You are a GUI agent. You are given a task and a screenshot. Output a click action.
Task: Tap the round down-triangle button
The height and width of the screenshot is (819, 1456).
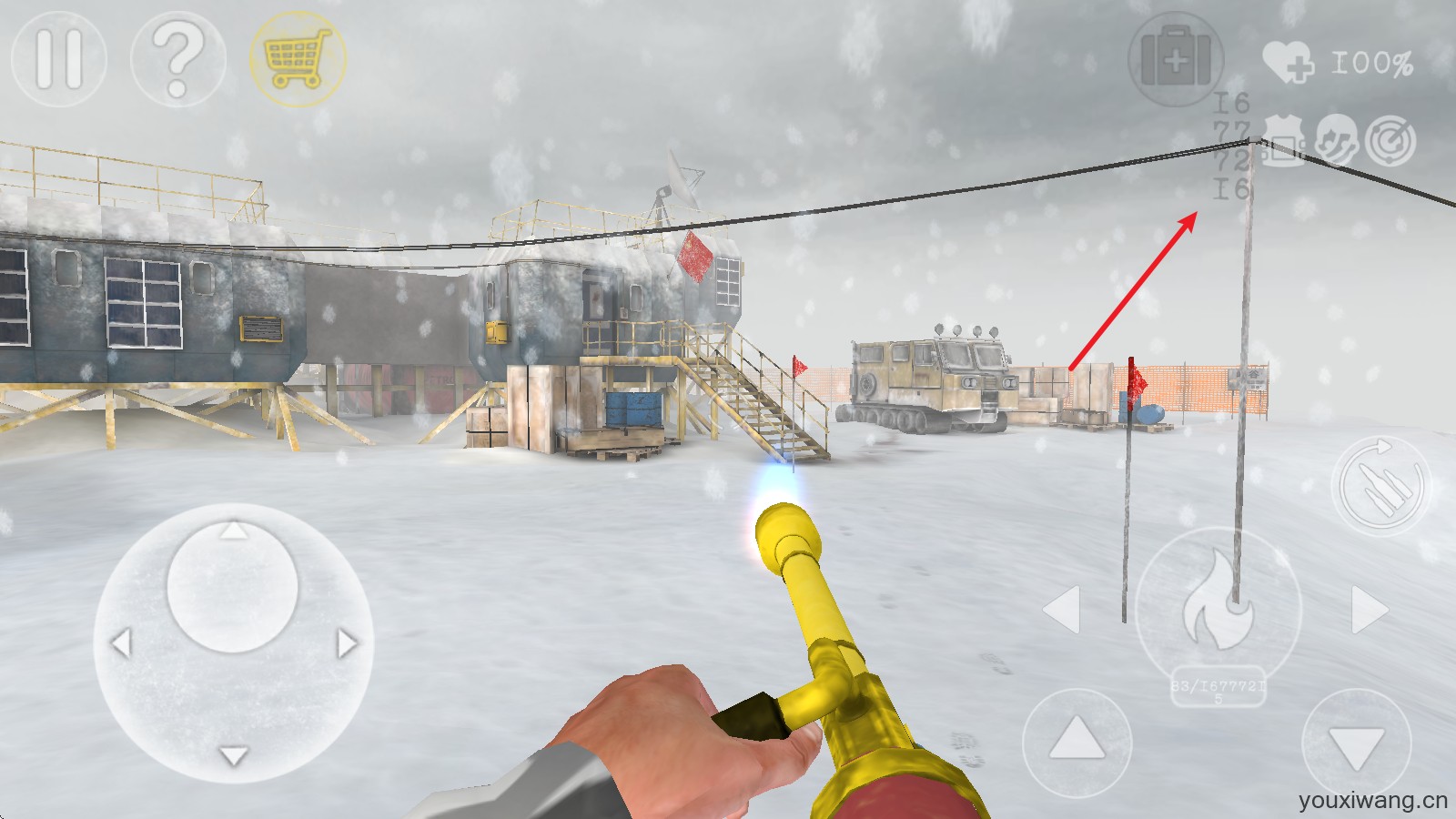pyautogui.click(x=1356, y=744)
